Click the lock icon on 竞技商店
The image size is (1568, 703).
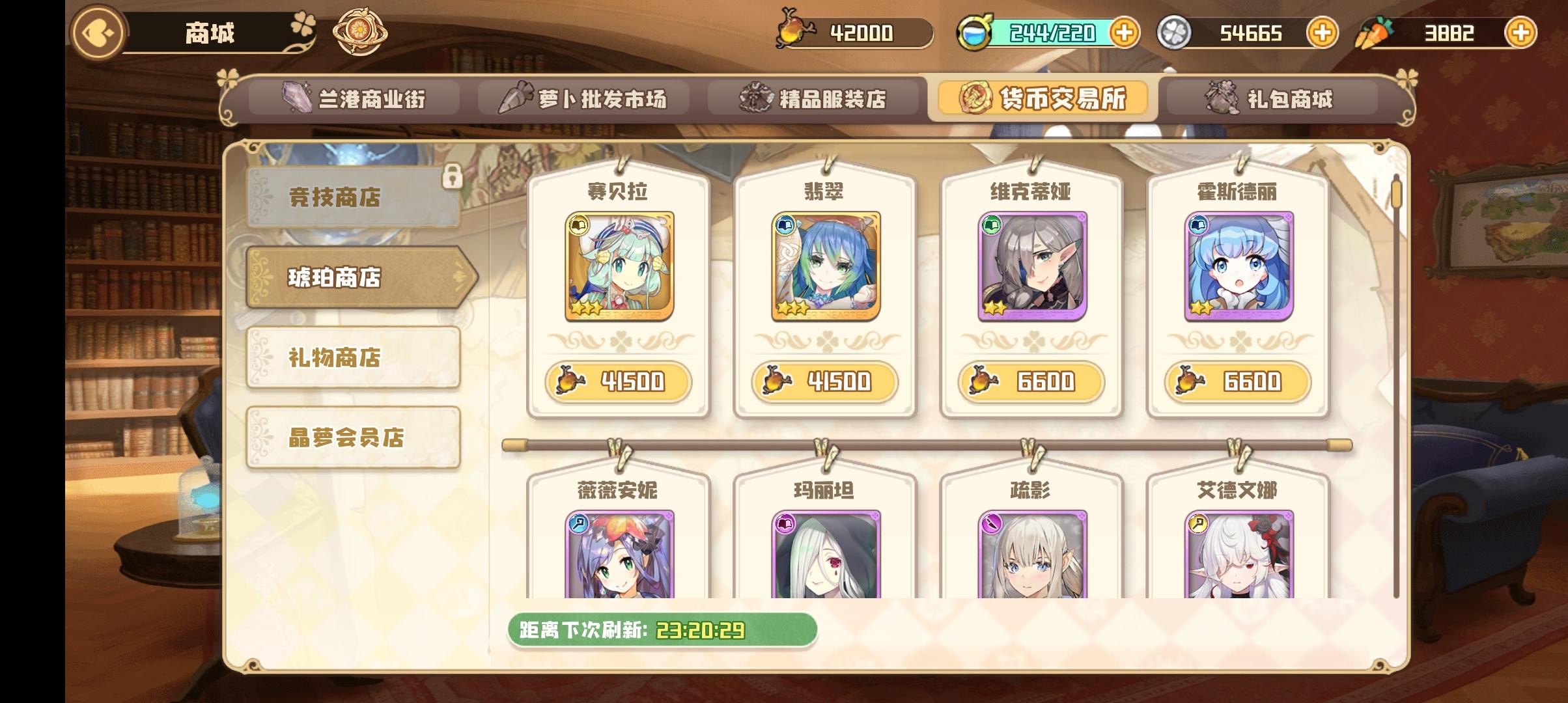click(x=451, y=176)
